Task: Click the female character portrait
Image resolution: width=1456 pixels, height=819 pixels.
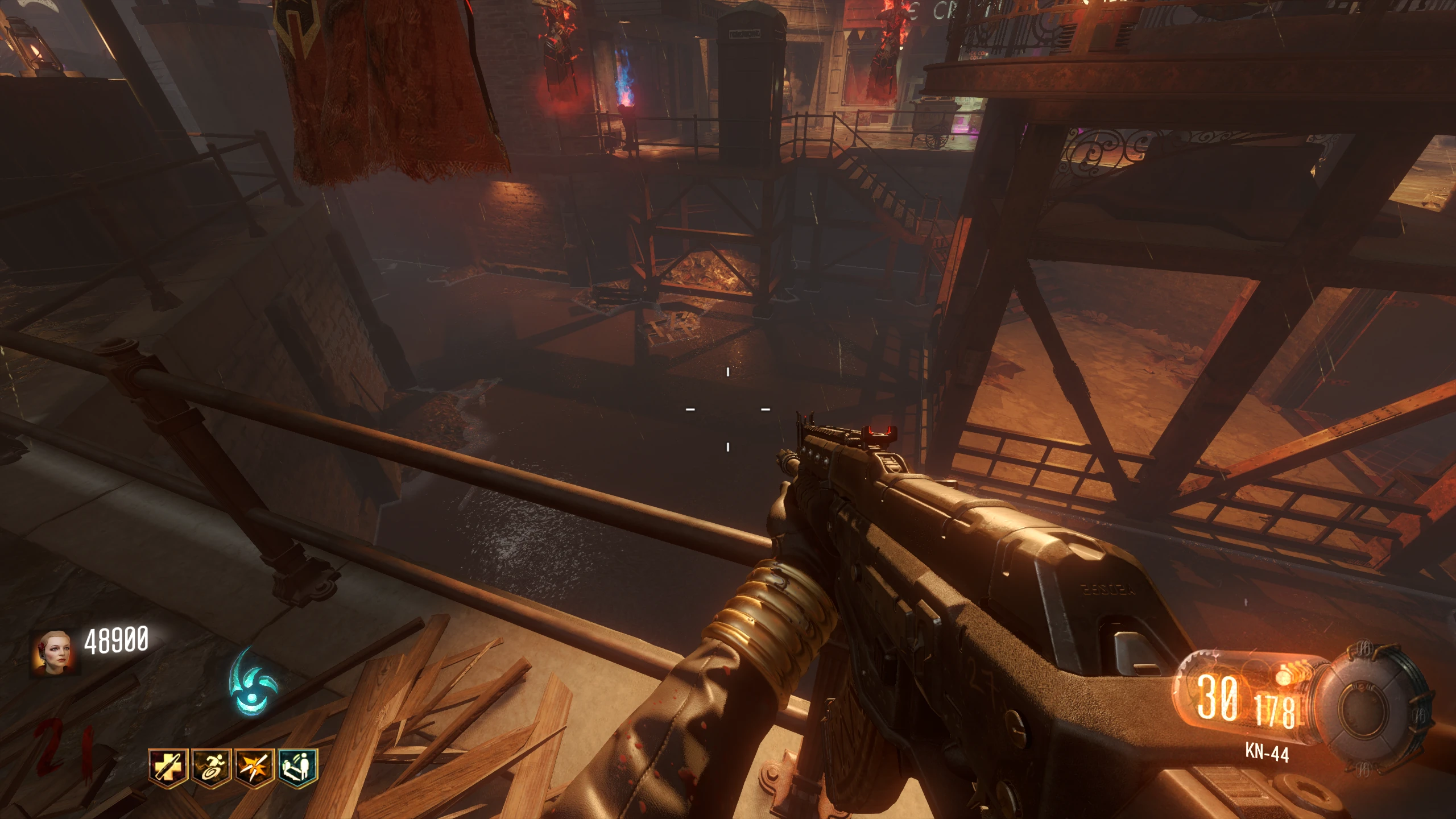Action: (x=55, y=652)
